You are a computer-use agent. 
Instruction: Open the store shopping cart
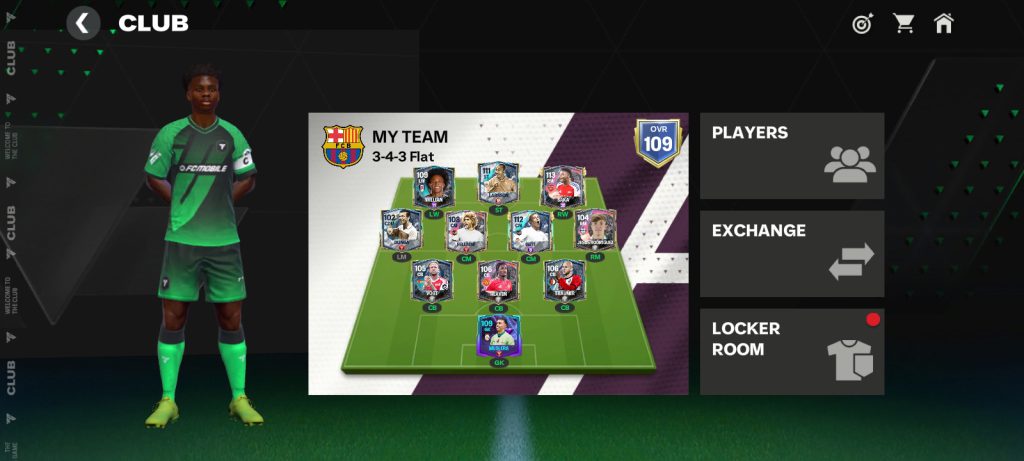(x=904, y=23)
